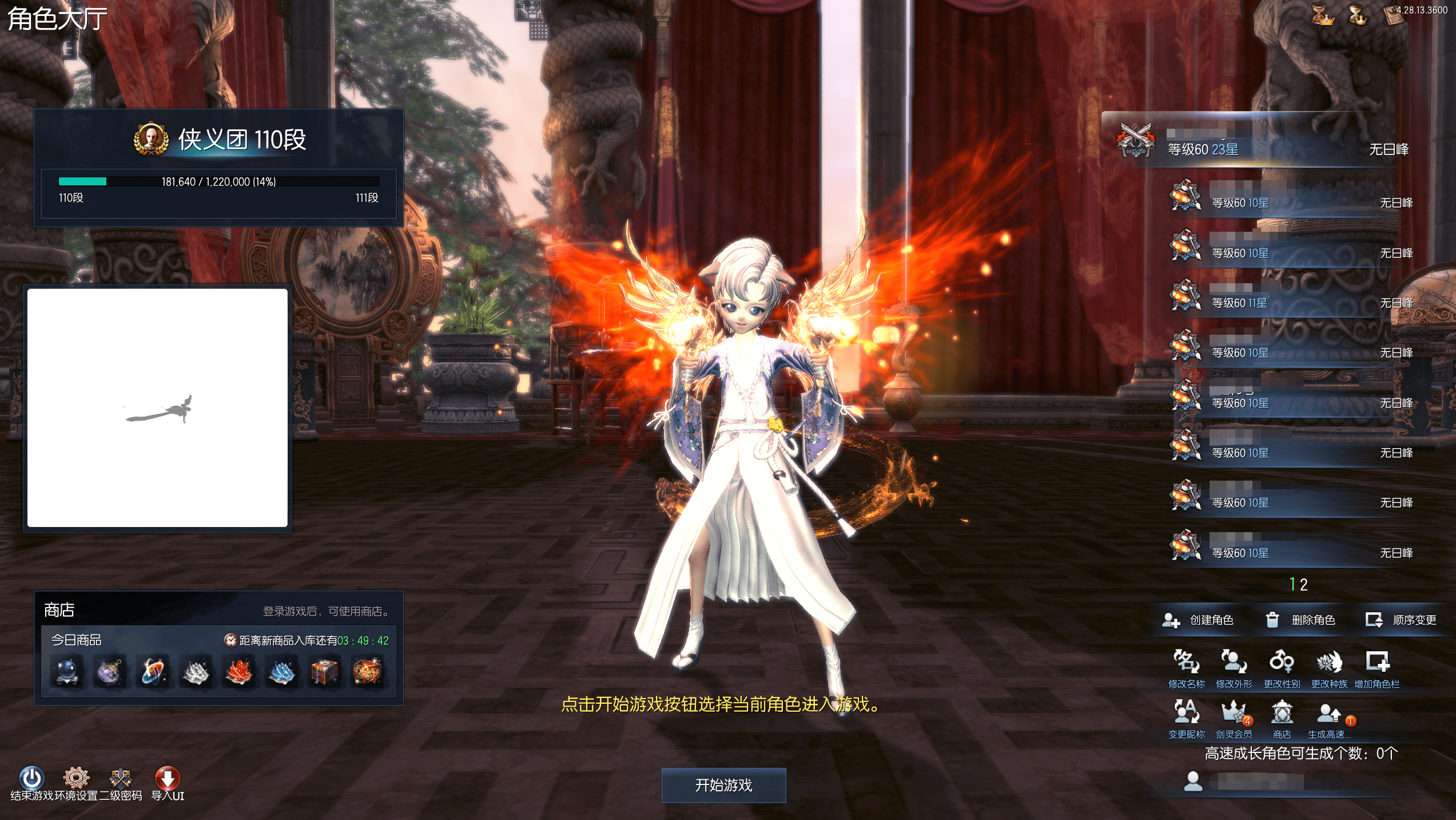Open the 二级密码 secondary password option
Screen dimensions: 1456x820
click(x=121, y=779)
